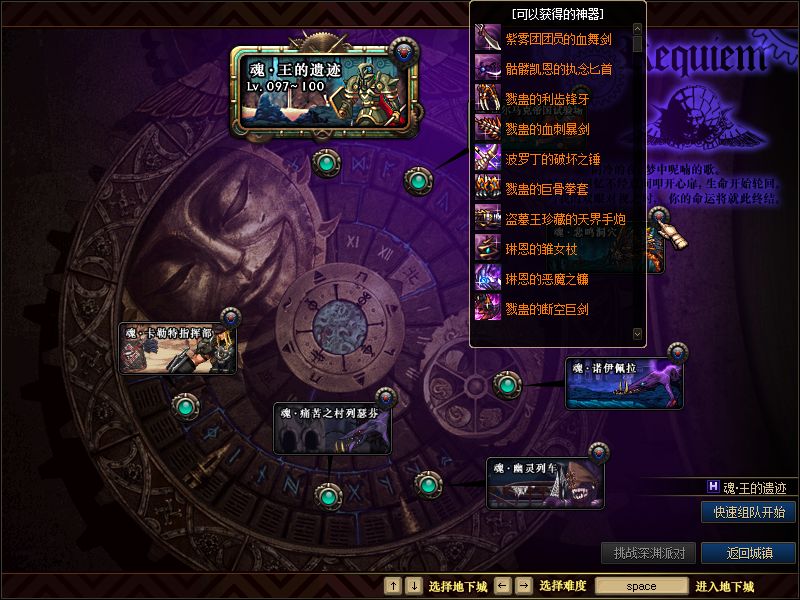The height and width of the screenshot is (600, 800).
Task: Select the 魂·王的遗迹 dungeon tile
Action: coord(324,92)
